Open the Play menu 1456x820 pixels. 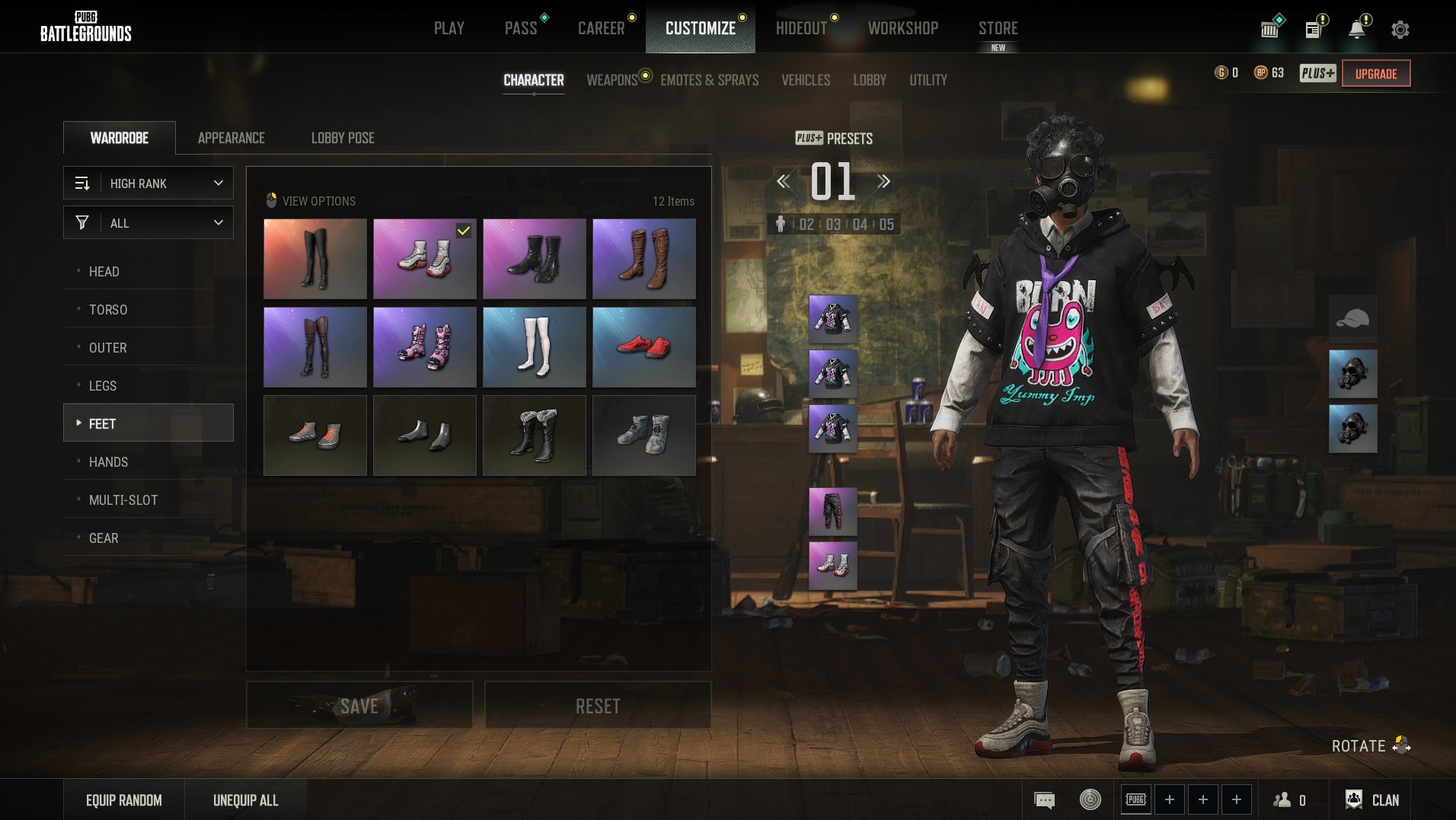pyautogui.click(x=449, y=28)
